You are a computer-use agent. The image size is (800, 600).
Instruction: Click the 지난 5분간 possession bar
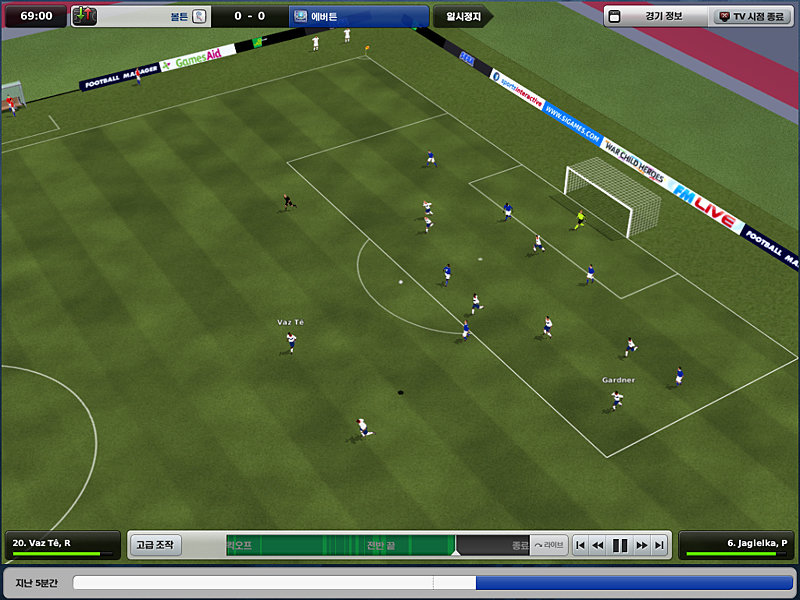[432, 582]
